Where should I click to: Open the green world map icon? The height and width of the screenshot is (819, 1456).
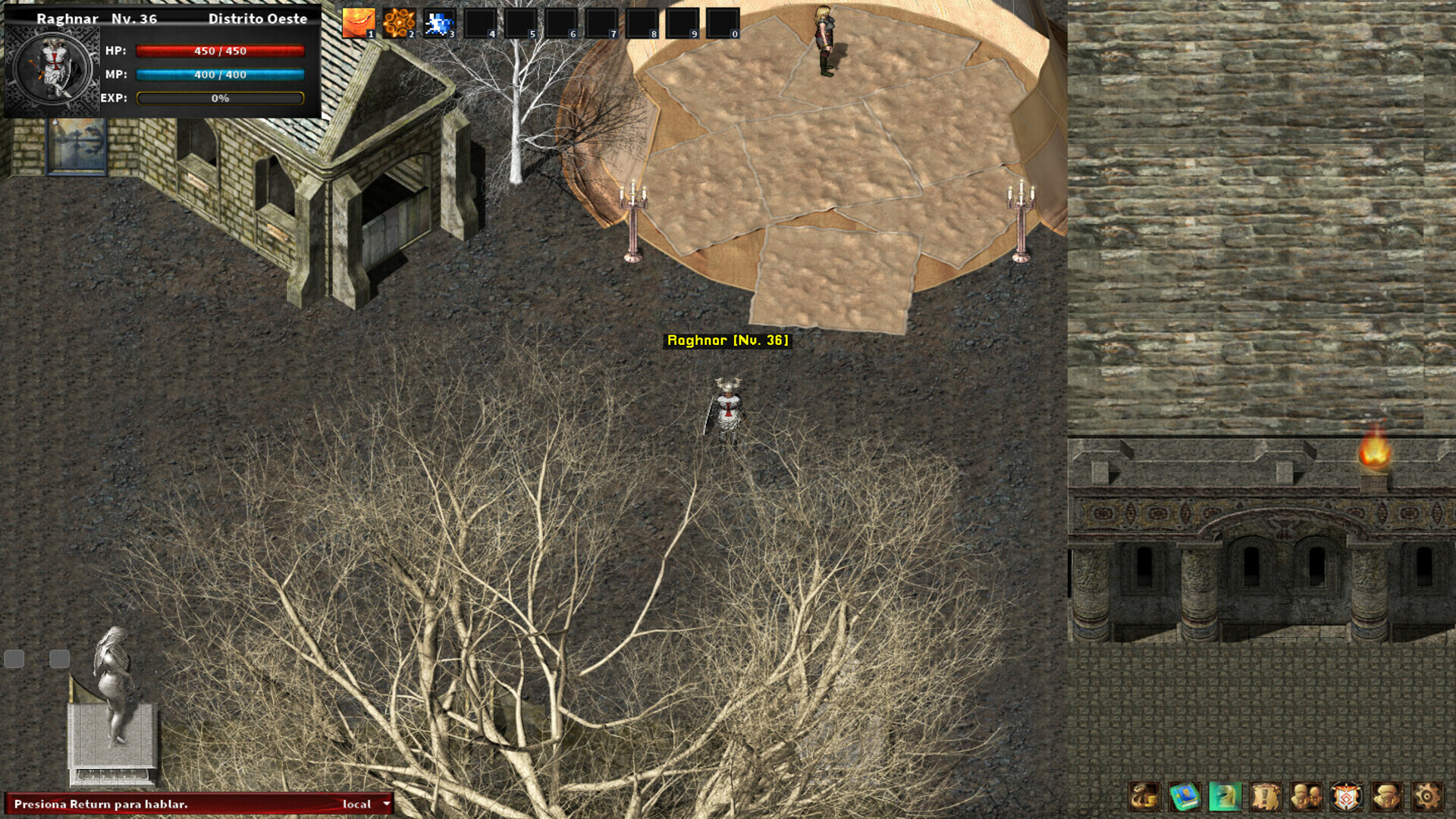[1225, 796]
